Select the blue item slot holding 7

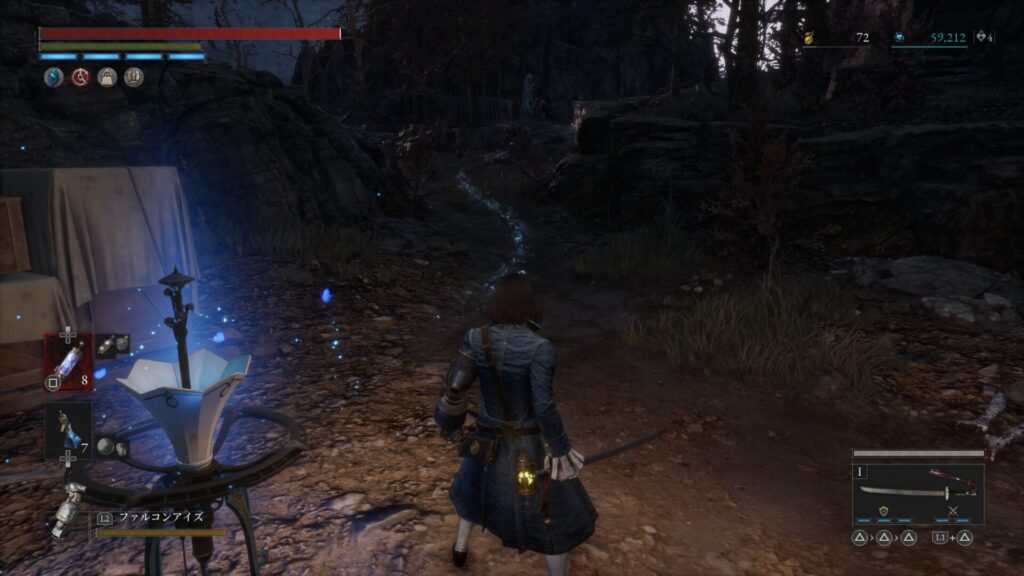click(x=67, y=430)
